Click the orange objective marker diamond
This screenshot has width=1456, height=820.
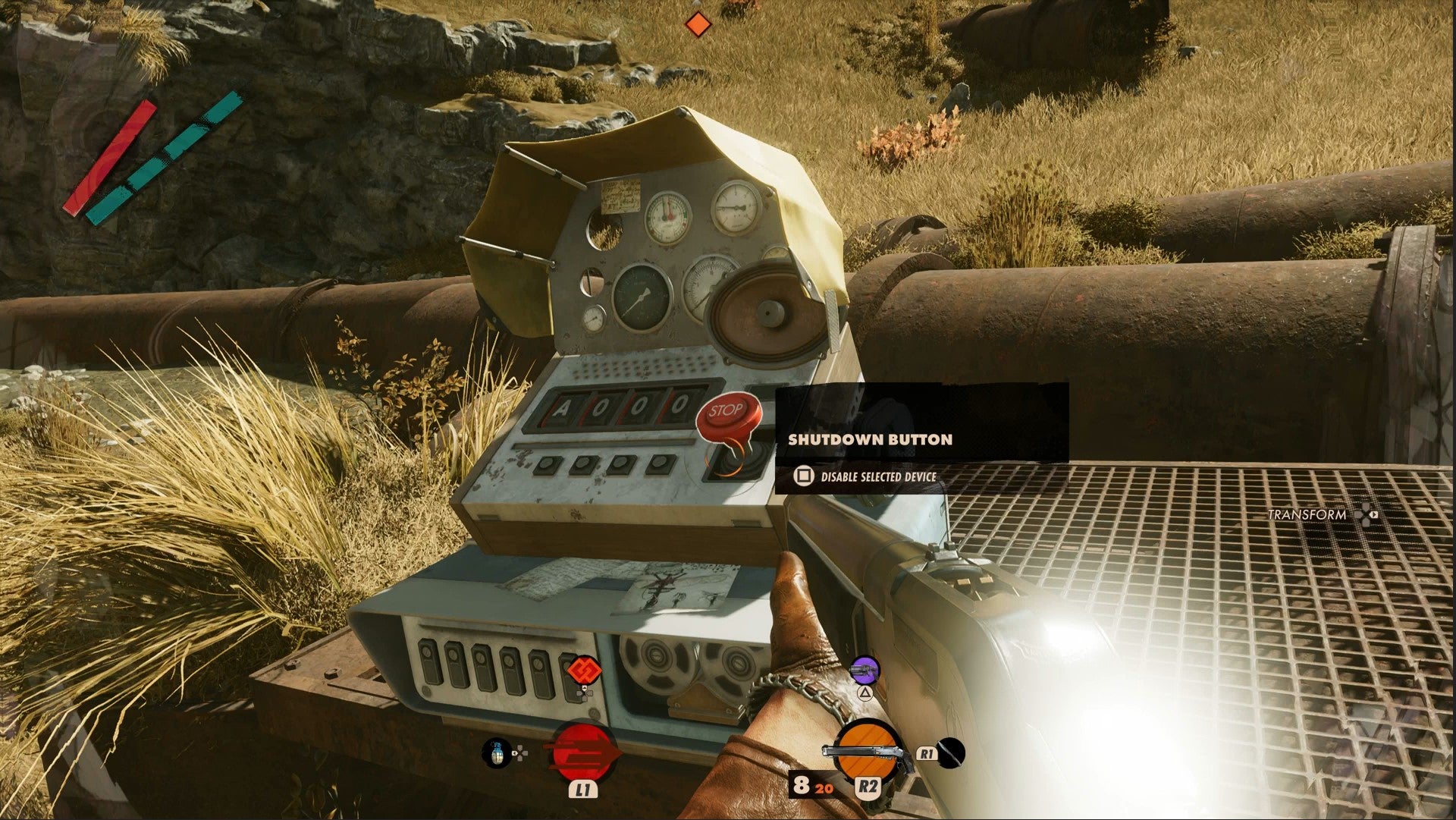point(699,24)
